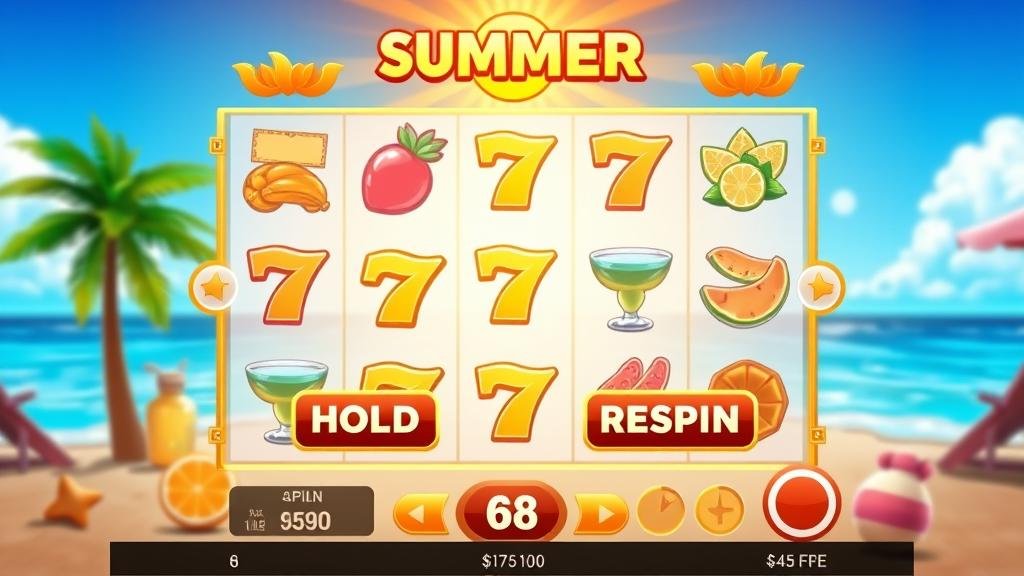
Task: Click the star button left of the reels
Action: 215,289
